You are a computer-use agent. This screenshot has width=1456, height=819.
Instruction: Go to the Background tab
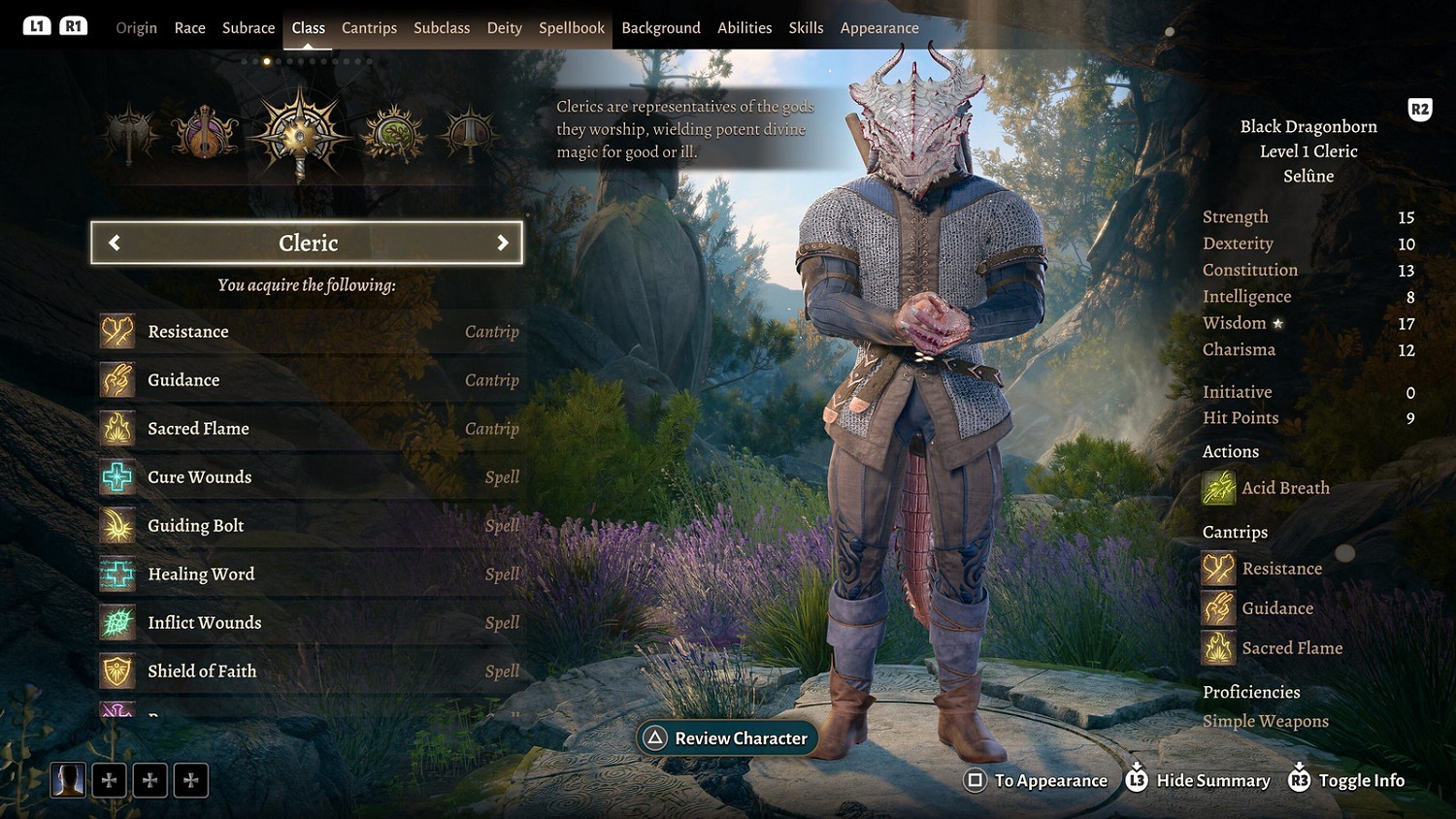tap(661, 28)
